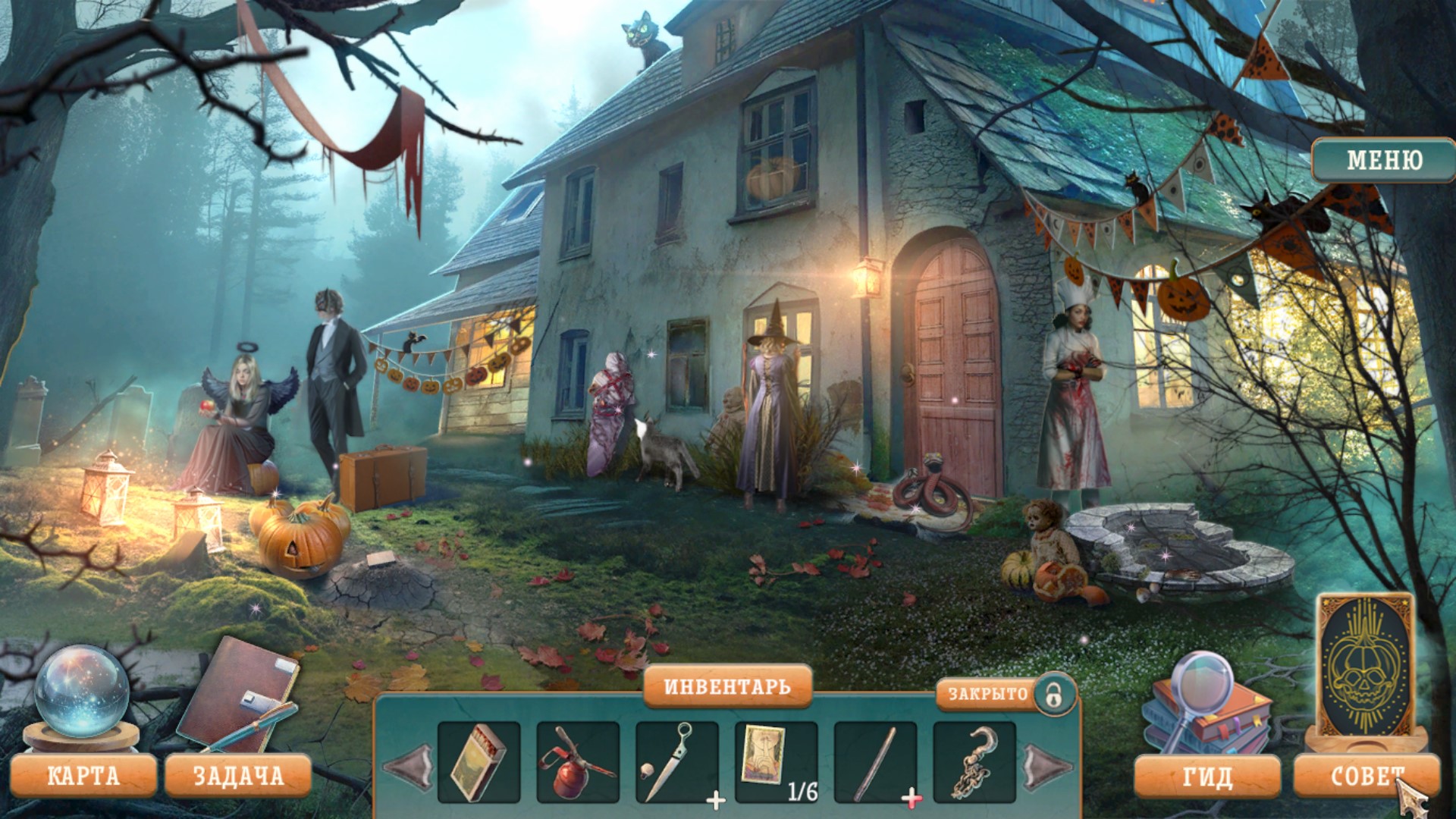1456x819 pixels.
Task: Open the ЗАДАЧА task button
Action: tap(238, 776)
